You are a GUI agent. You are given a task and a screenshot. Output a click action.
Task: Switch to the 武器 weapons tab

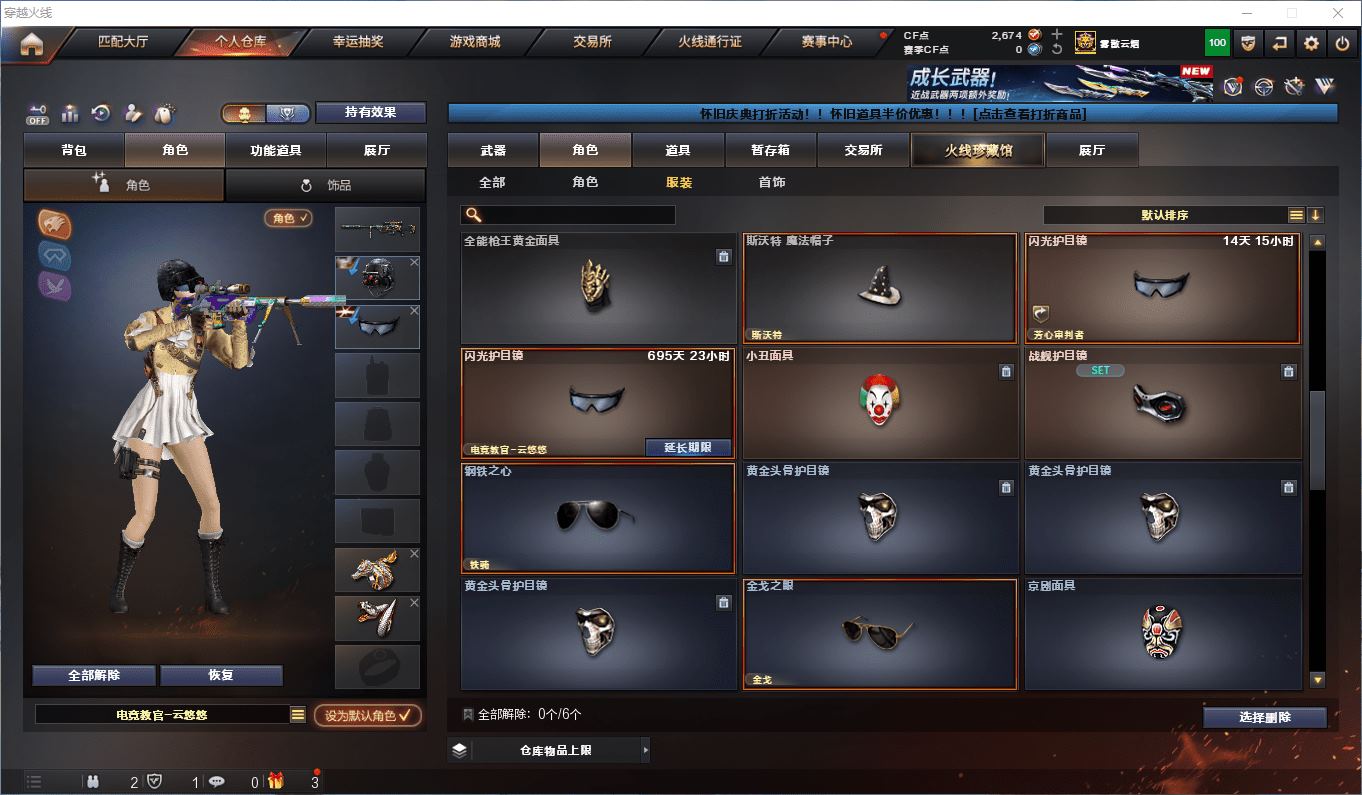click(x=493, y=150)
